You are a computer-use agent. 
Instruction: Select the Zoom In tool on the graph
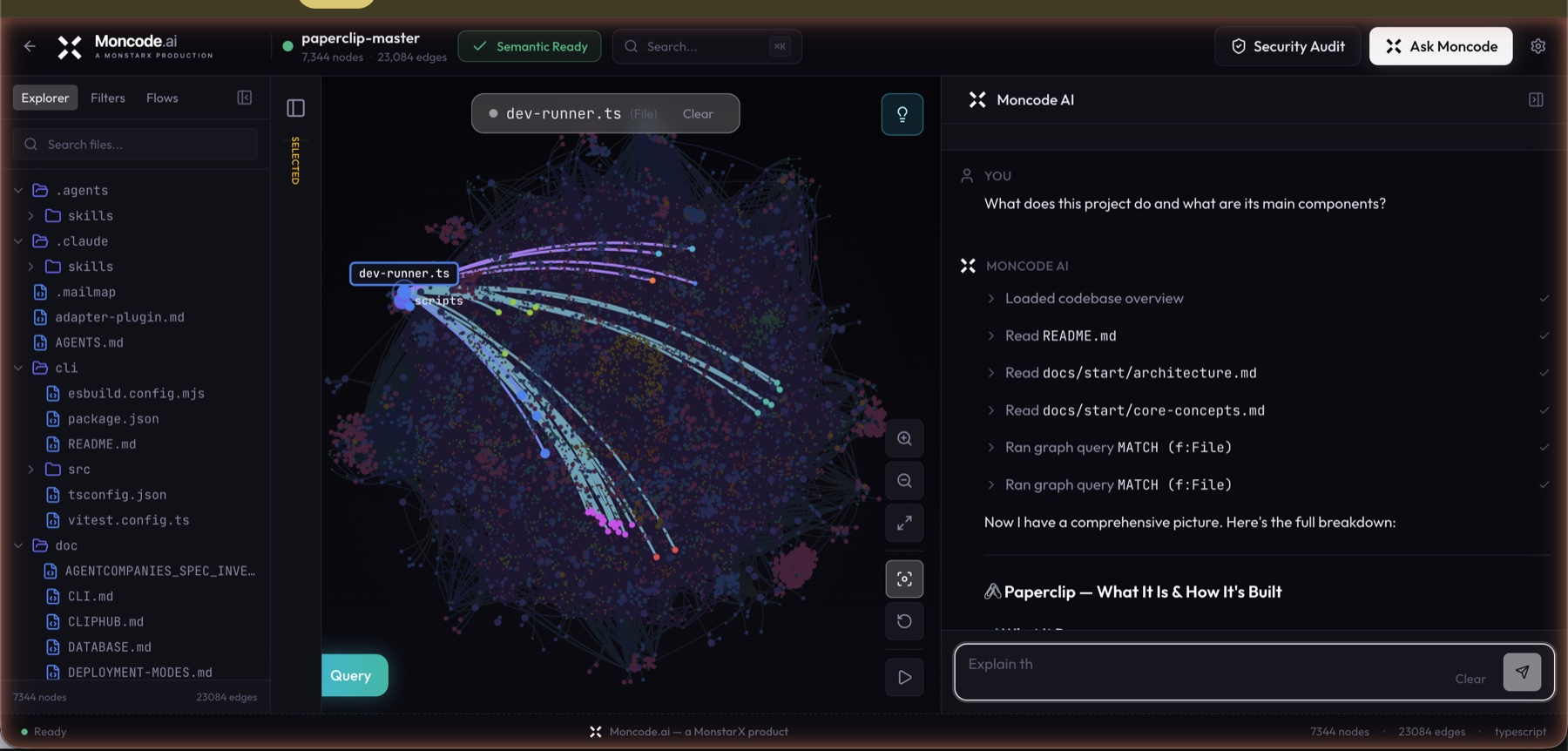click(x=904, y=438)
